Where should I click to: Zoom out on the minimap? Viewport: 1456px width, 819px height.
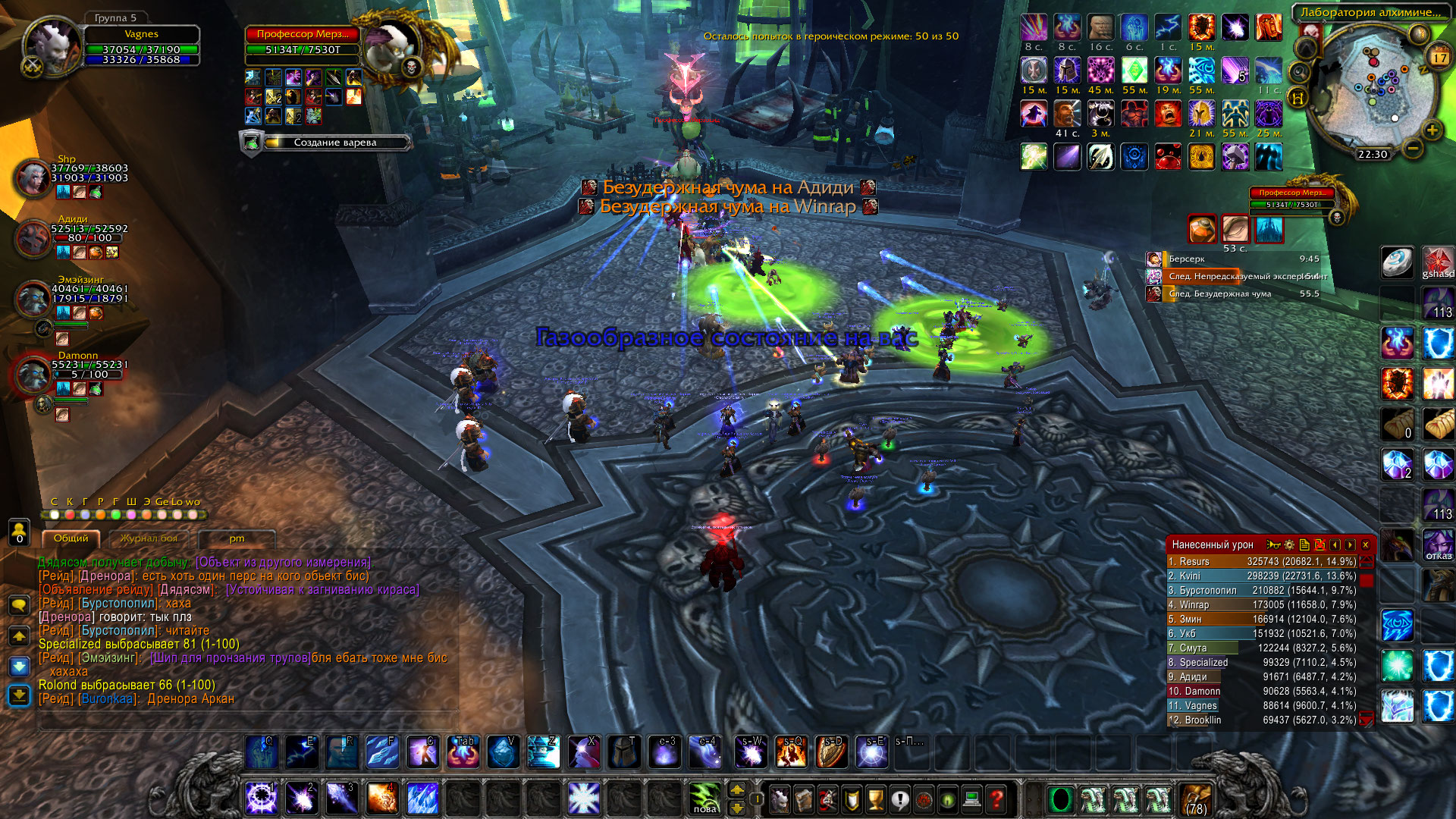[1412, 148]
